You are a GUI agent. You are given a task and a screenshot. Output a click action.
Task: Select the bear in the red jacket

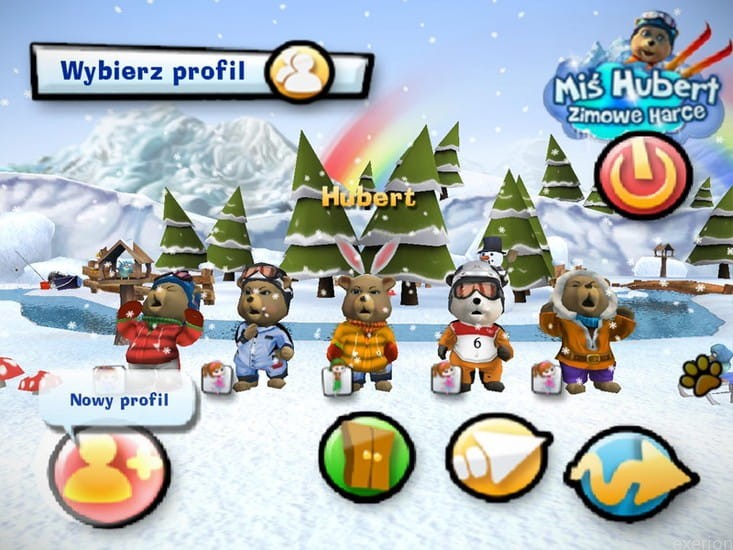[160, 320]
